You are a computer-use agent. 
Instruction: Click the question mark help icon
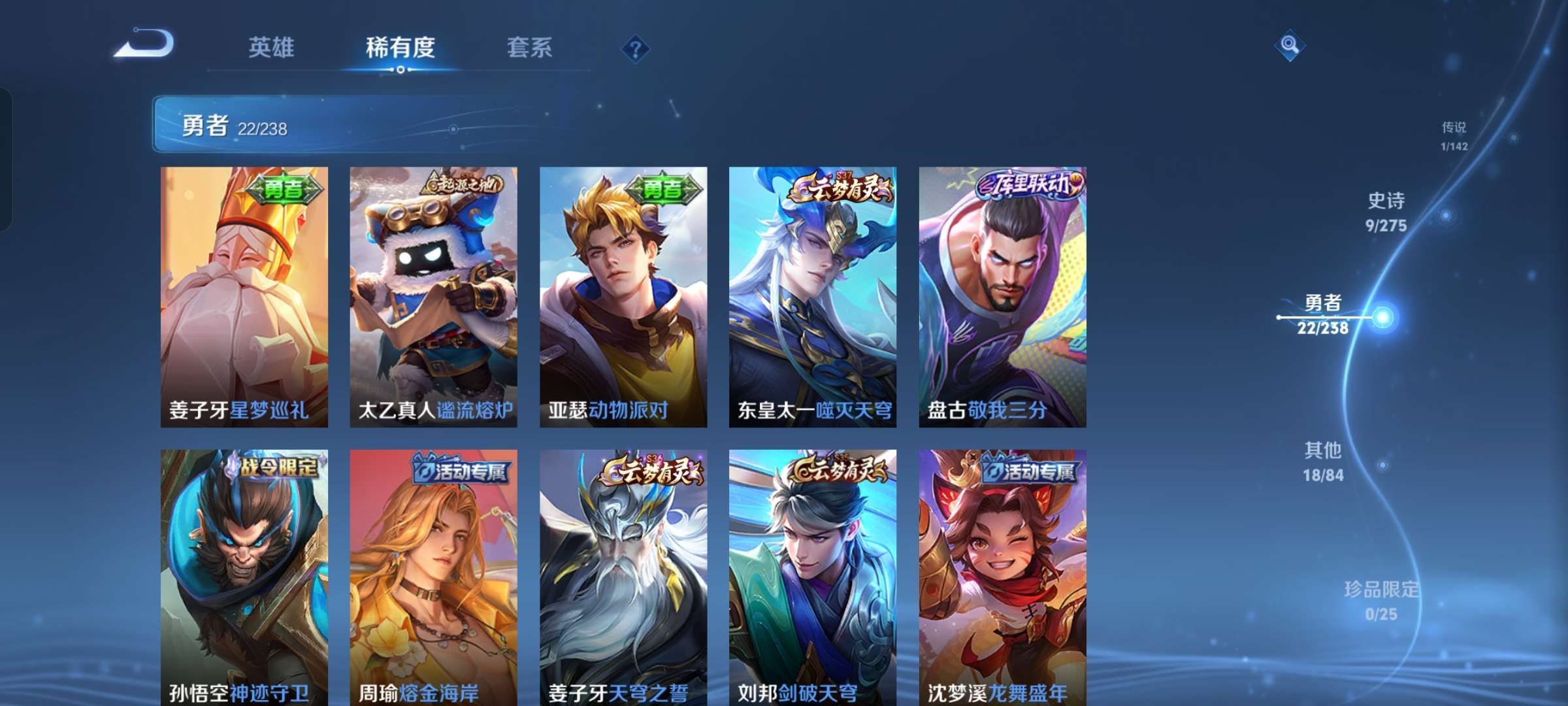tap(637, 48)
